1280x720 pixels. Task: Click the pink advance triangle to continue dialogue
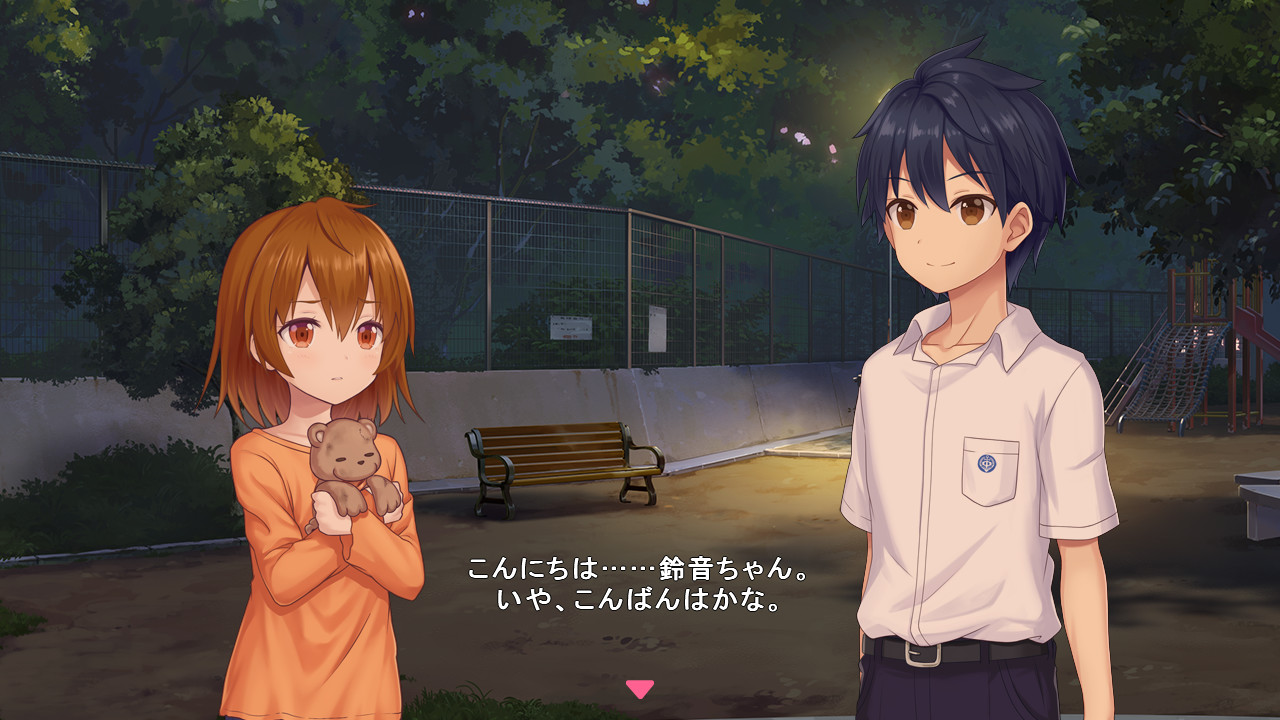click(638, 688)
